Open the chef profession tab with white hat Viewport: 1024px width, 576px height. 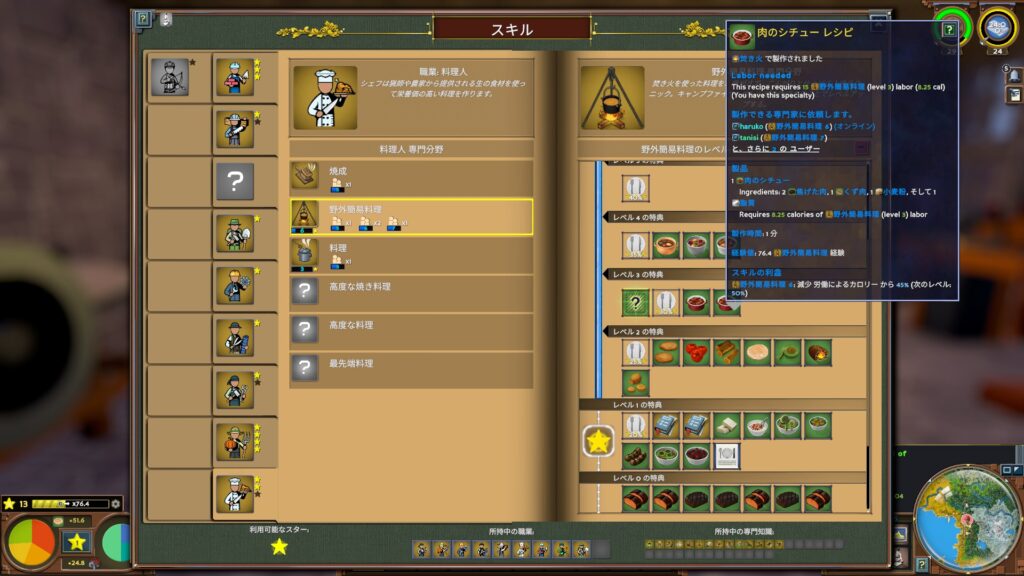tap(235, 493)
